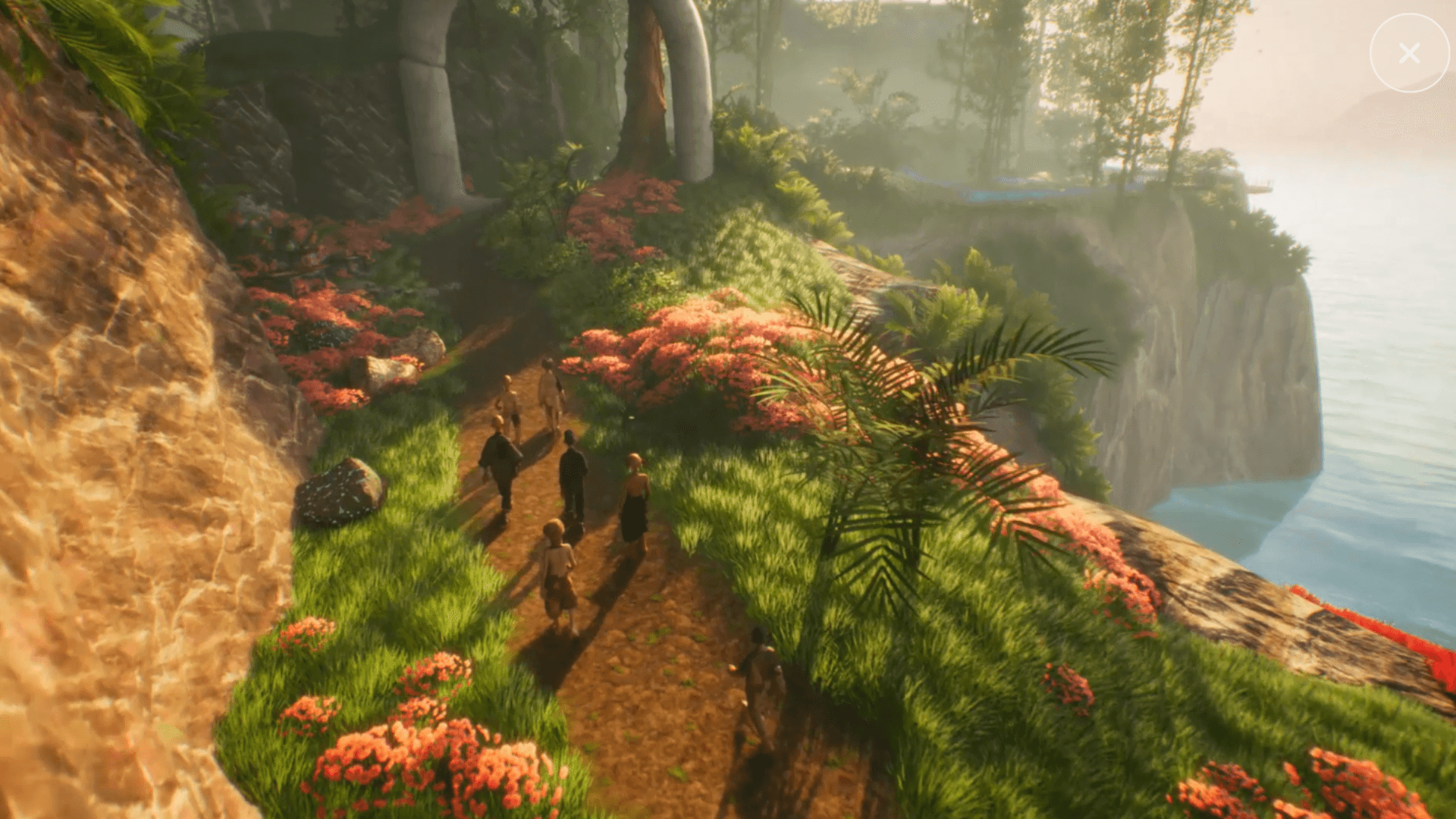Close the video with the X button
1456x819 pixels.
pyautogui.click(x=1409, y=53)
